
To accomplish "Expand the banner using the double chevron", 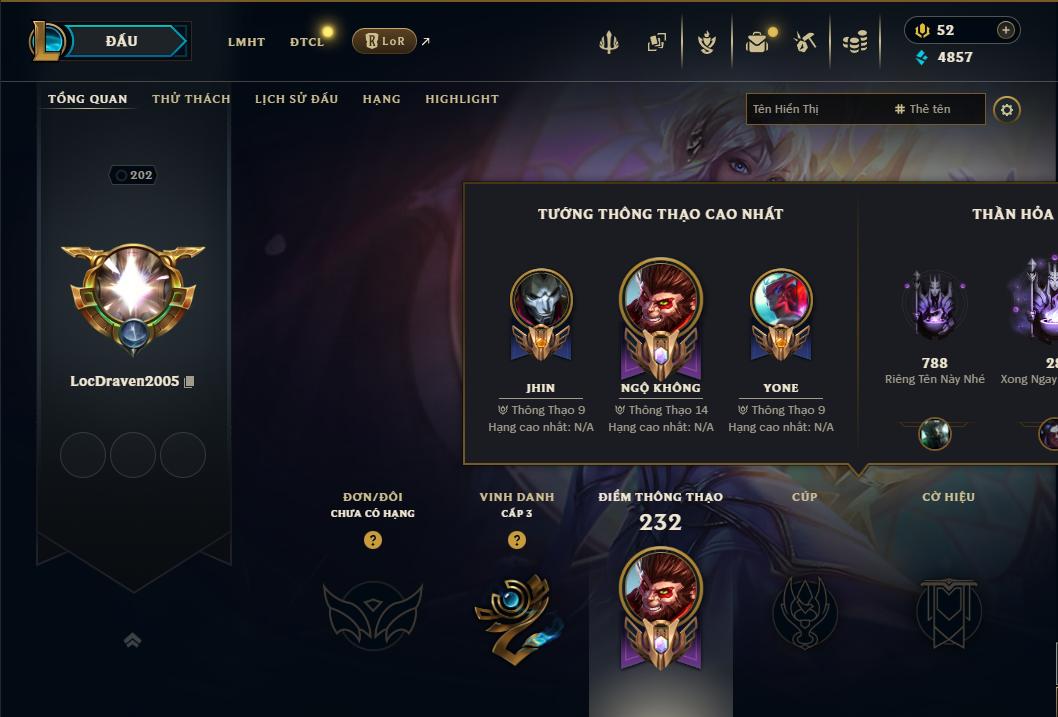I will [132, 640].
